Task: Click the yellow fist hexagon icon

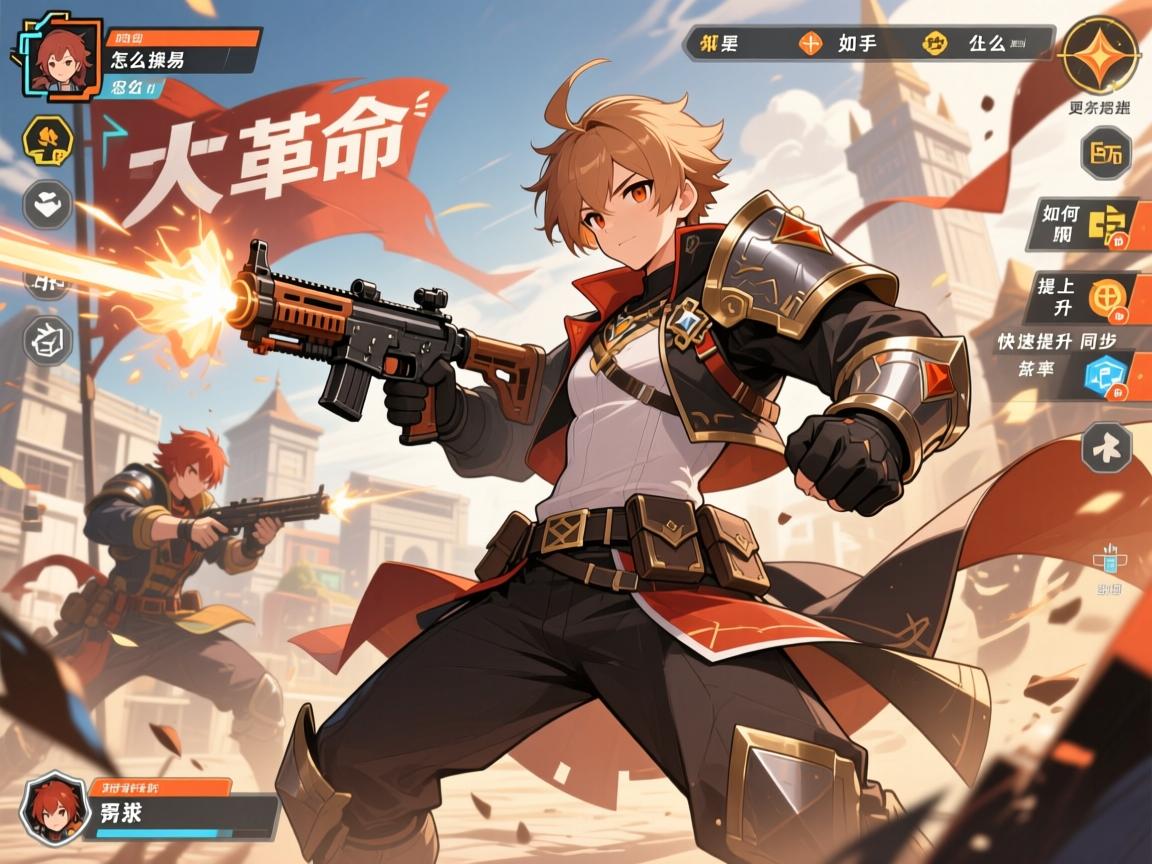Action: pyautogui.click(x=46, y=139)
